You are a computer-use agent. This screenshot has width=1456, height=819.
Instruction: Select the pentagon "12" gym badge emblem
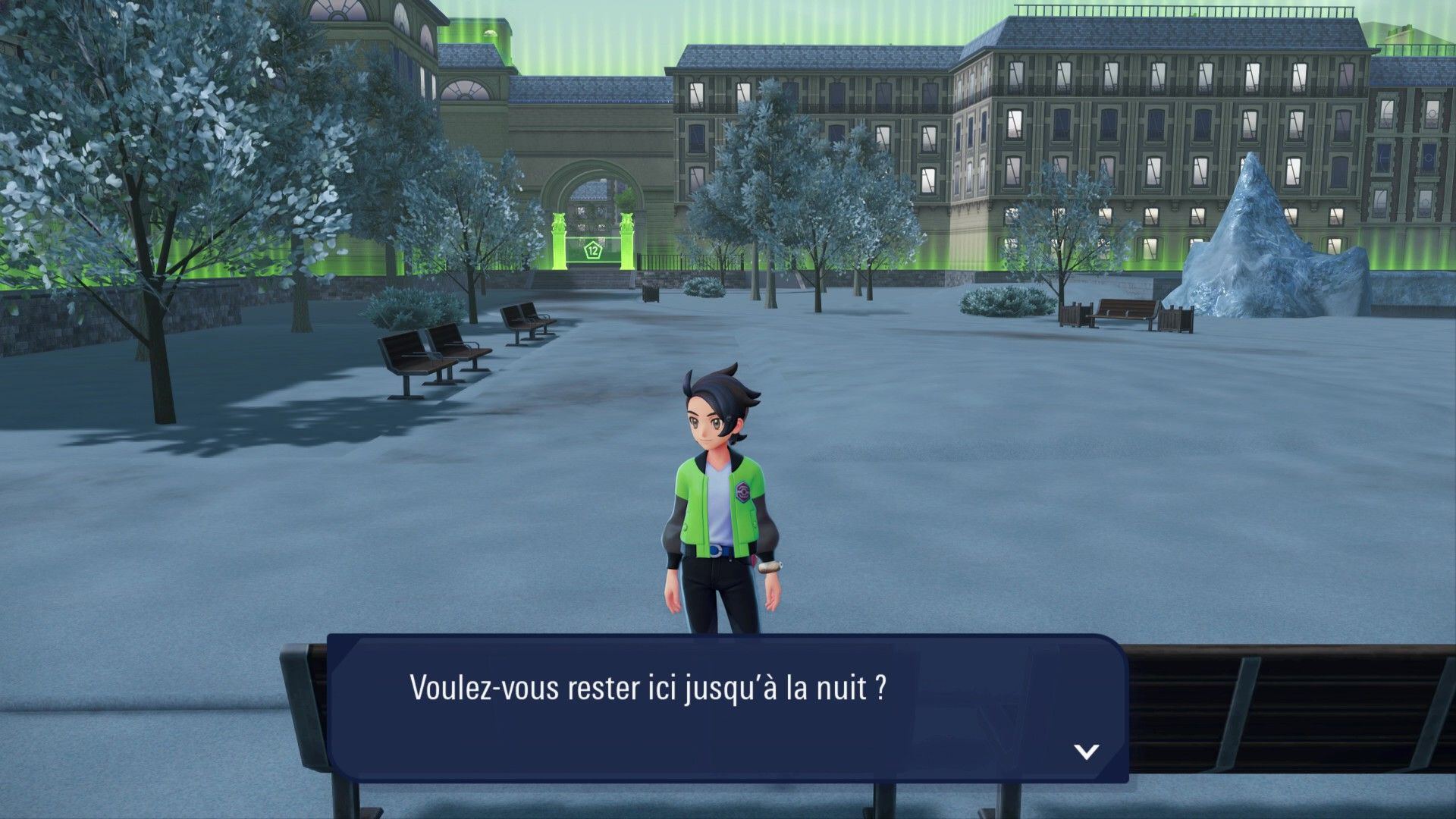[593, 249]
